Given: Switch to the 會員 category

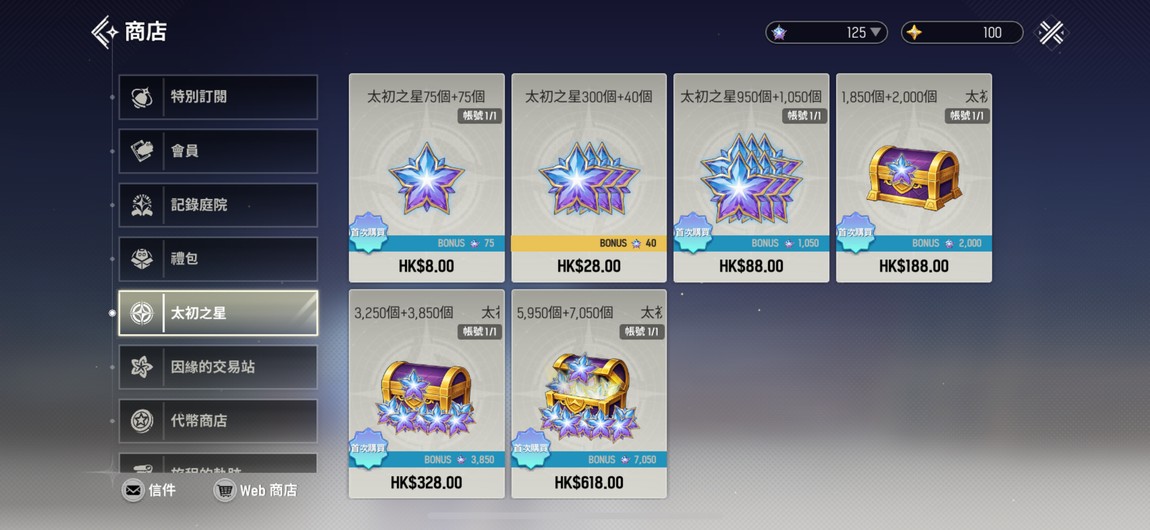Looking at the screenshot, I should [218, 151].
